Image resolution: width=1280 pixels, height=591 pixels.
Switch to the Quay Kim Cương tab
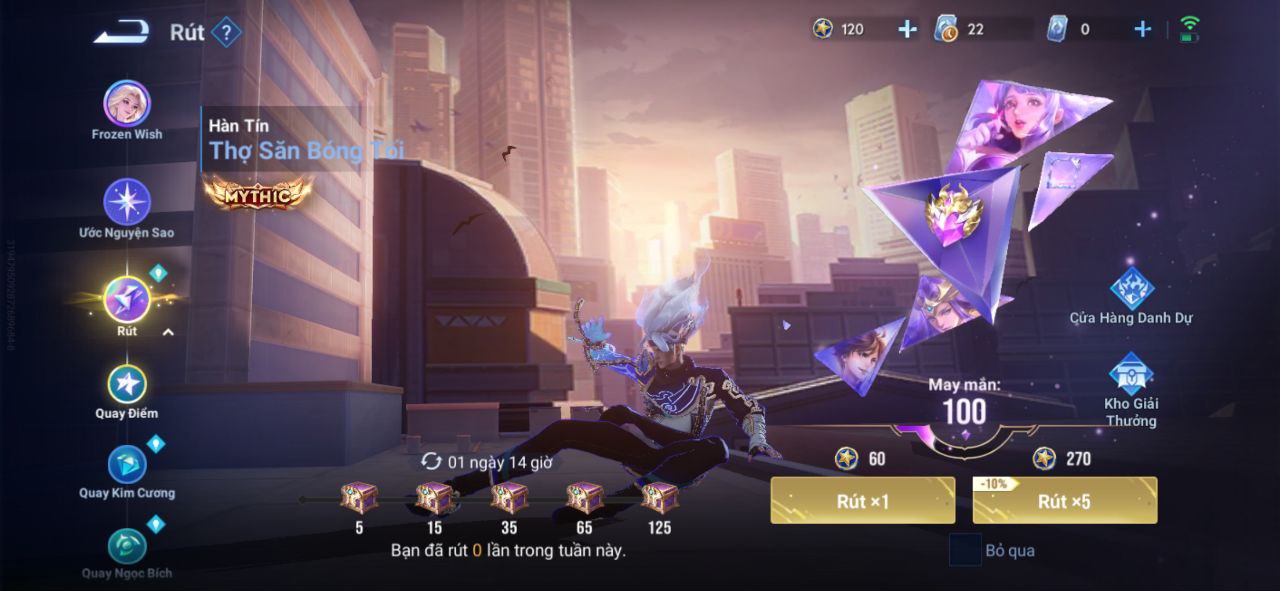pos(127,464)
